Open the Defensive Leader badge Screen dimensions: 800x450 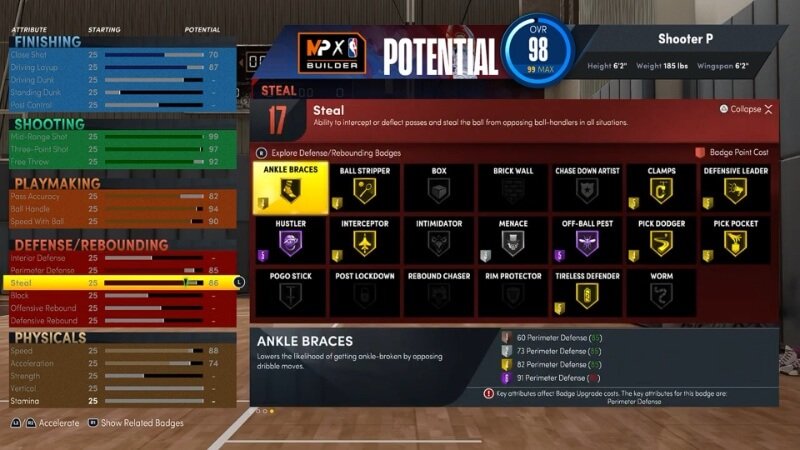(736, 188)
